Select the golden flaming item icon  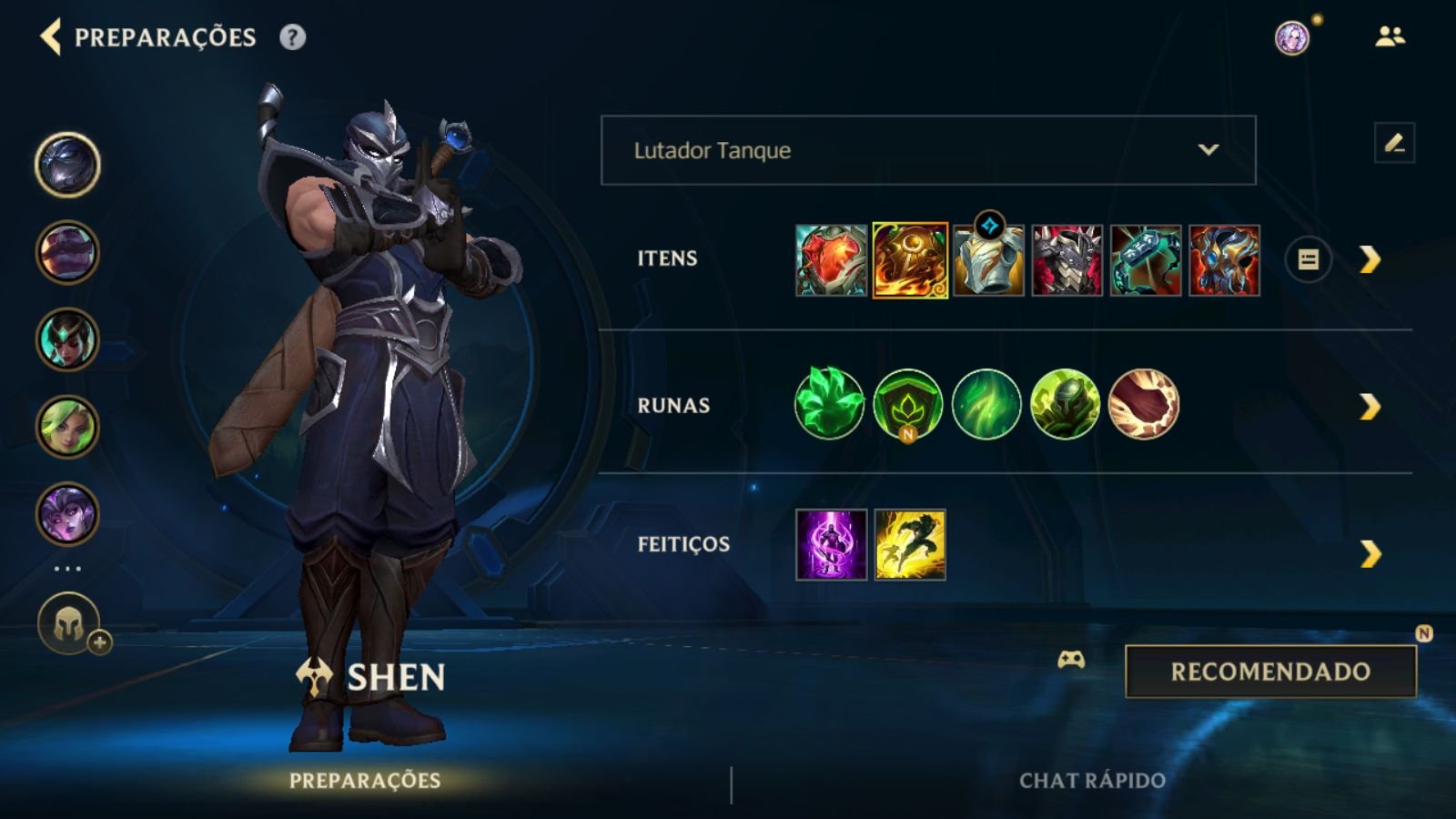tap(910, 260)
